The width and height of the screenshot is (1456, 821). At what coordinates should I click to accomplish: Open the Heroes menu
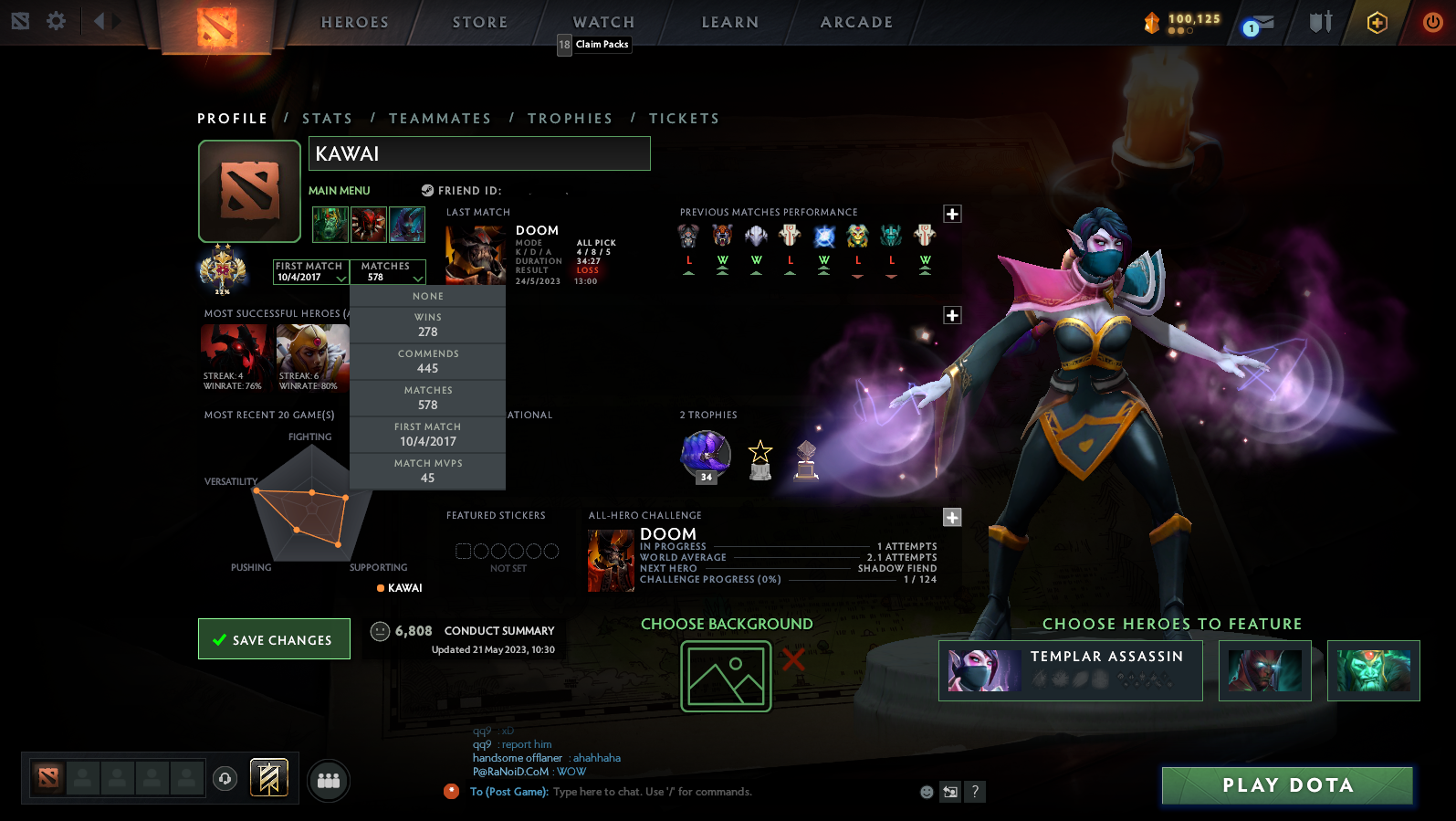(x=354, y=22)
